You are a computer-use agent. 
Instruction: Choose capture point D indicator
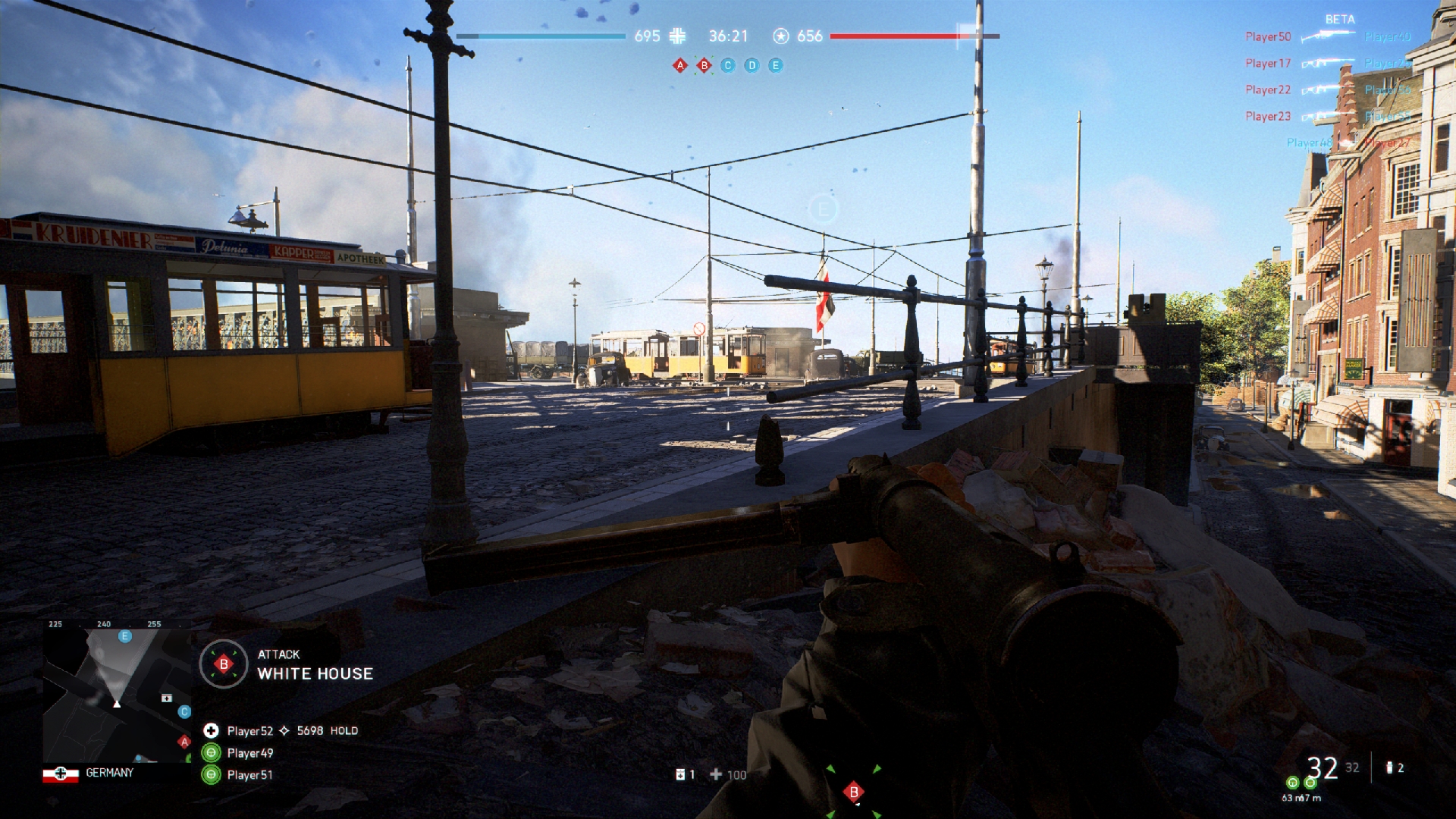(x=752, y=66)
